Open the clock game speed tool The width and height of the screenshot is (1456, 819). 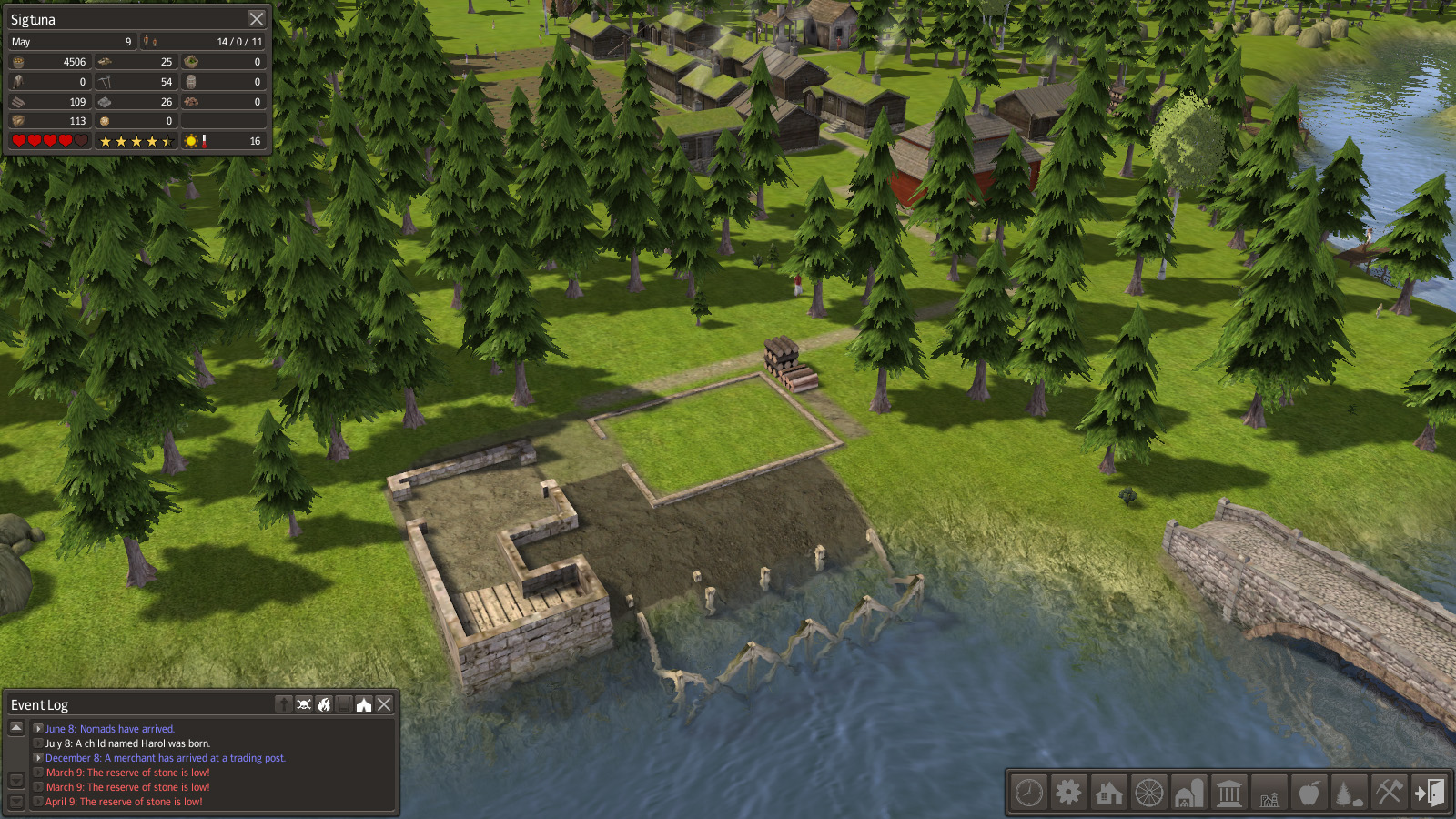(x=1029, y=793)
